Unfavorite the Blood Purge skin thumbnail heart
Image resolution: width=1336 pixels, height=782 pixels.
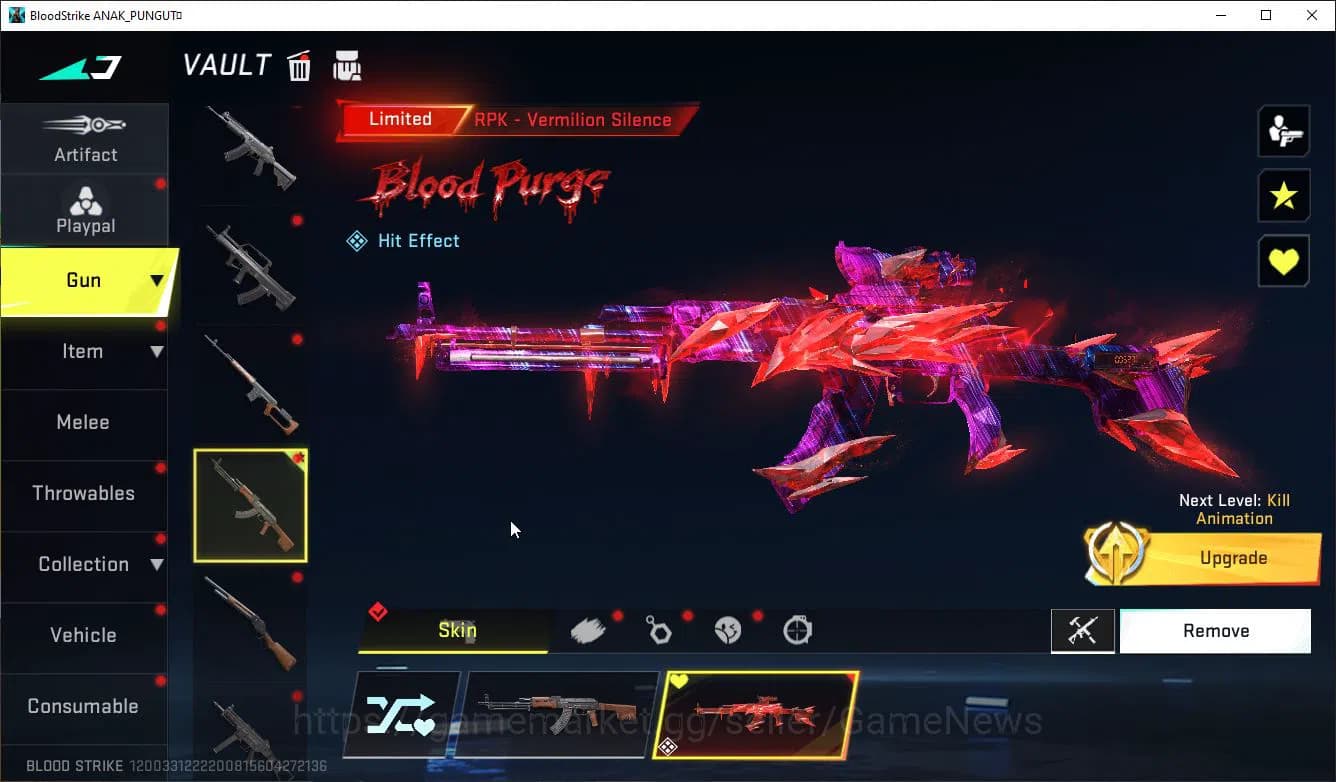679,679
